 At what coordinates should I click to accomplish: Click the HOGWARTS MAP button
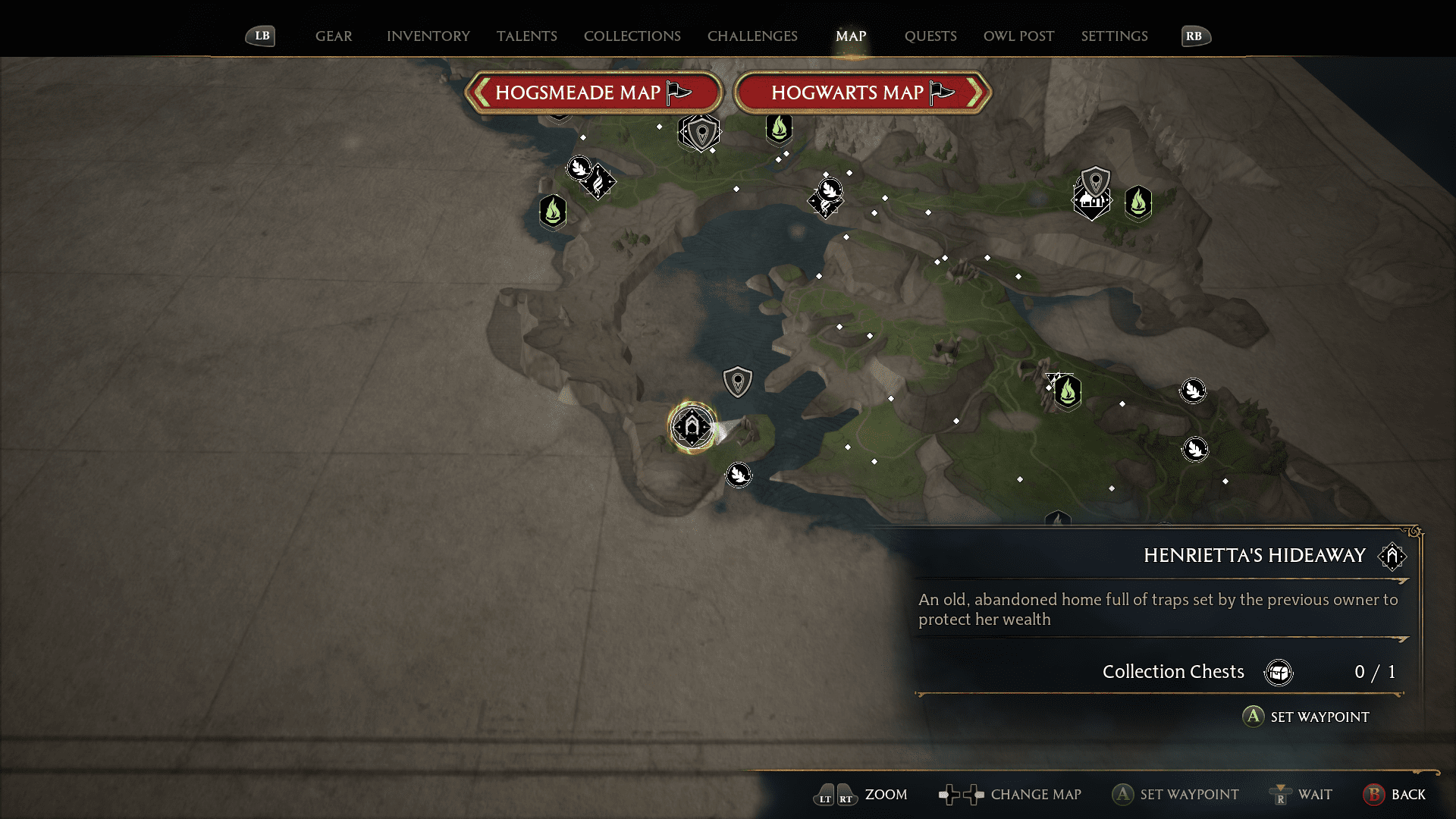tap(849, 93)
